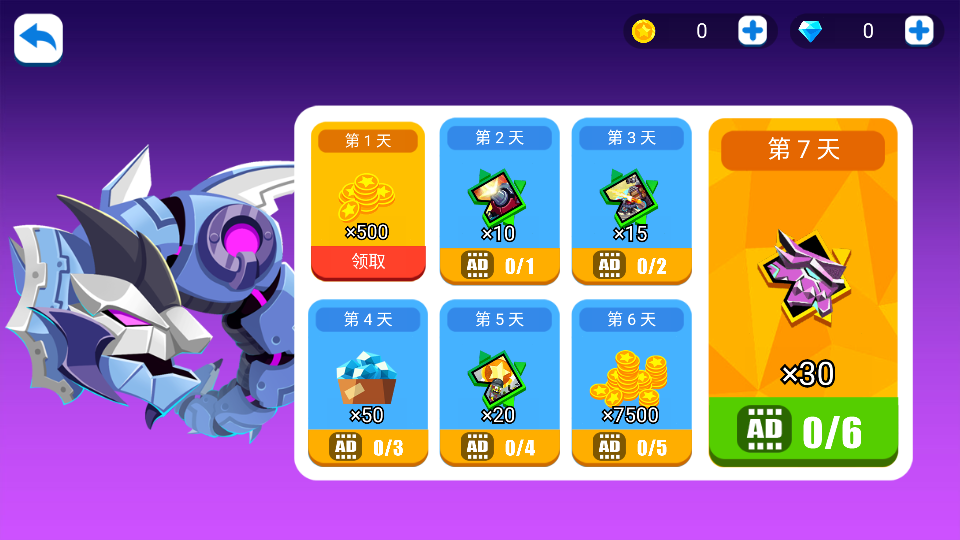Add more gold coins with plus button
The image size is (960, 540).
752,31
